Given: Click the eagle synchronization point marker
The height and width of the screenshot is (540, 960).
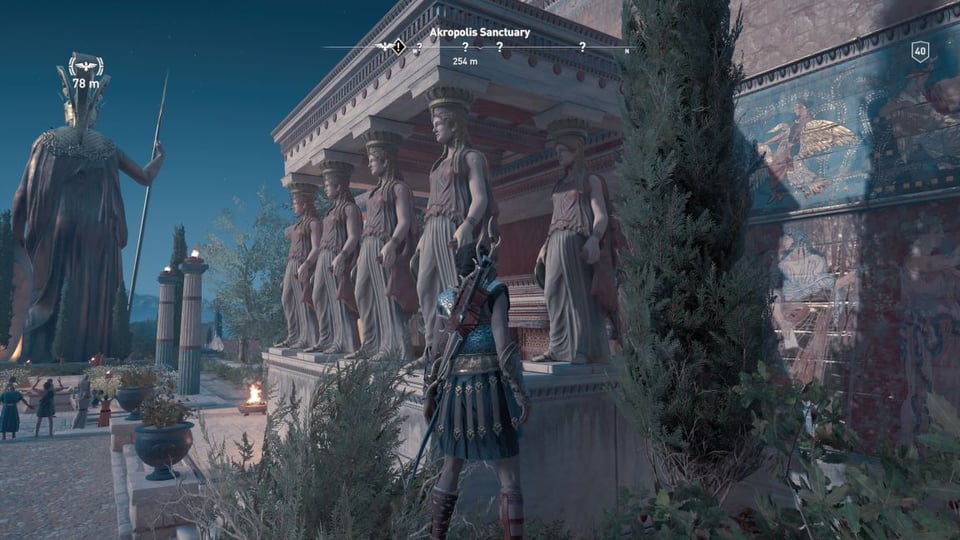Looking at the screenshot, I should 85,66.
